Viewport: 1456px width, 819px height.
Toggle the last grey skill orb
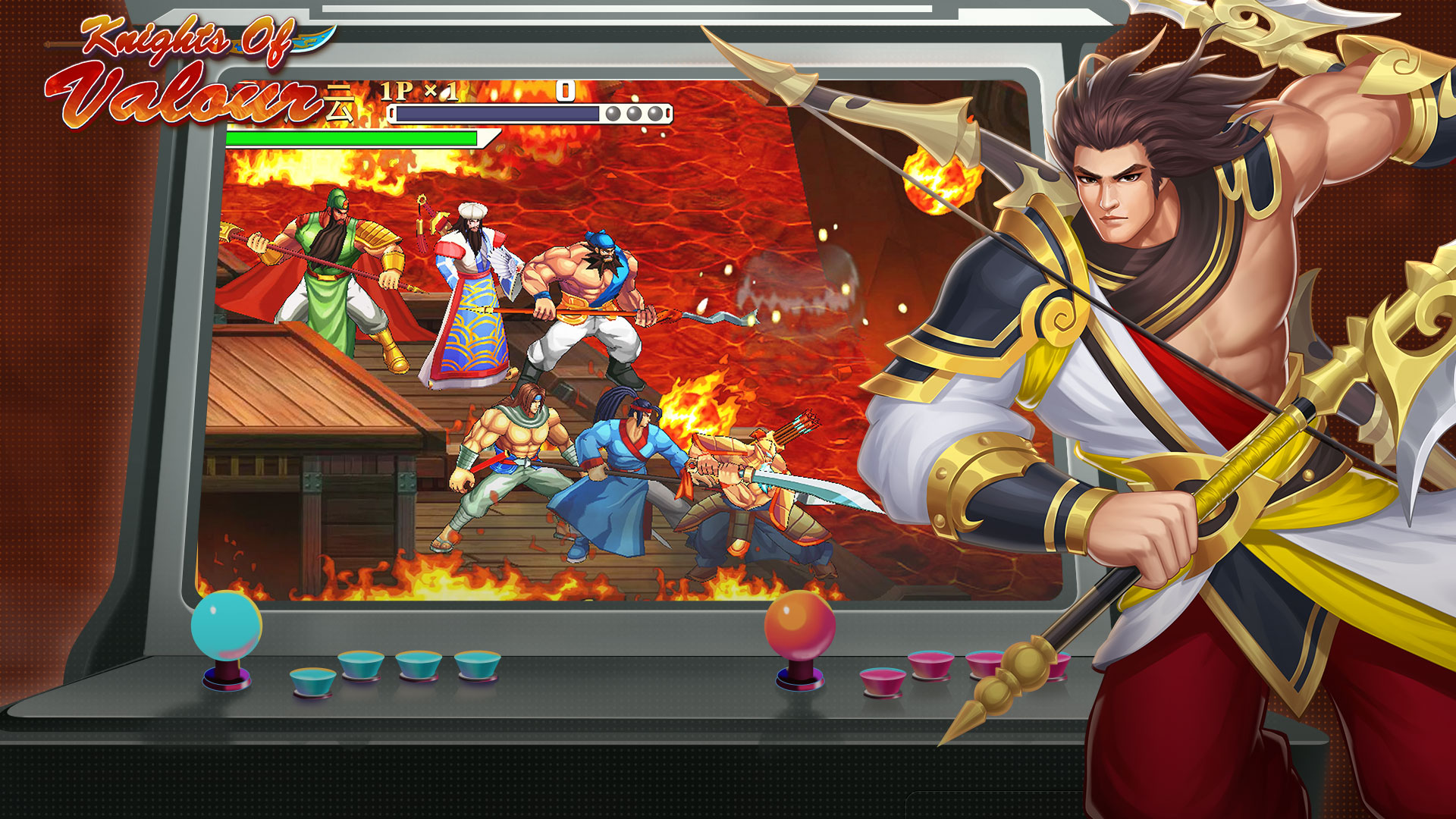coord(653,115)
